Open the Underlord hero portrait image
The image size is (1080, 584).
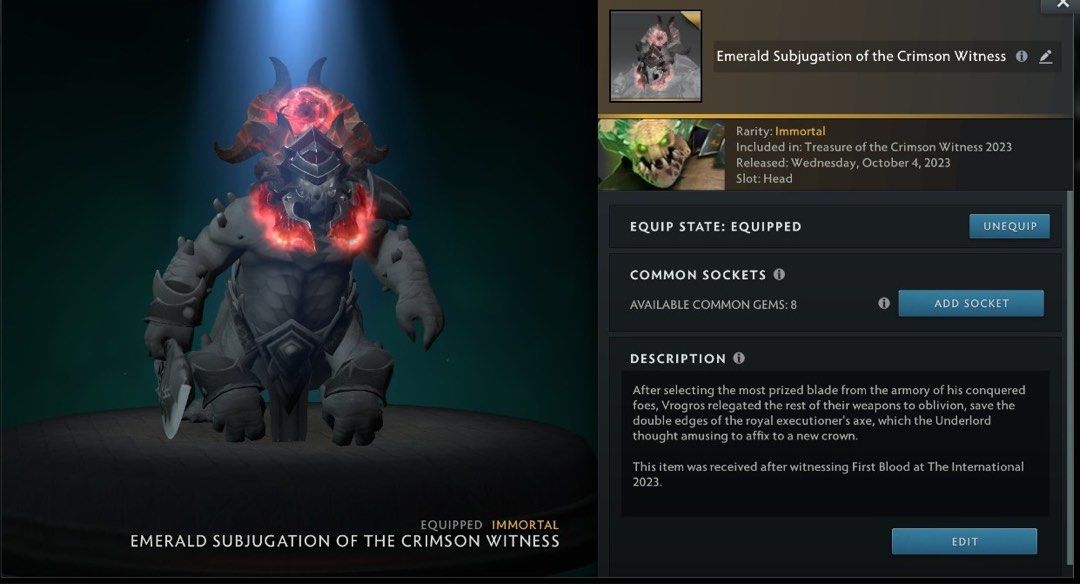661,155
